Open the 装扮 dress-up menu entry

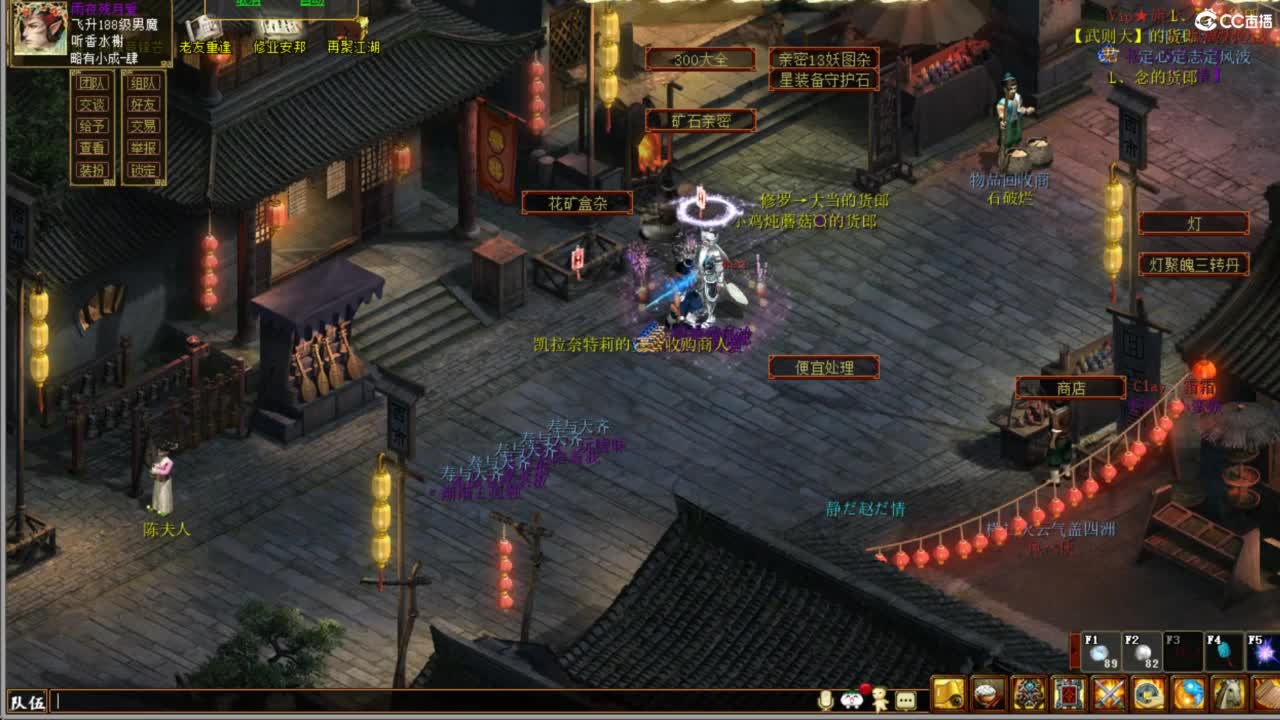pyautogui.click(x=93, y=169)
